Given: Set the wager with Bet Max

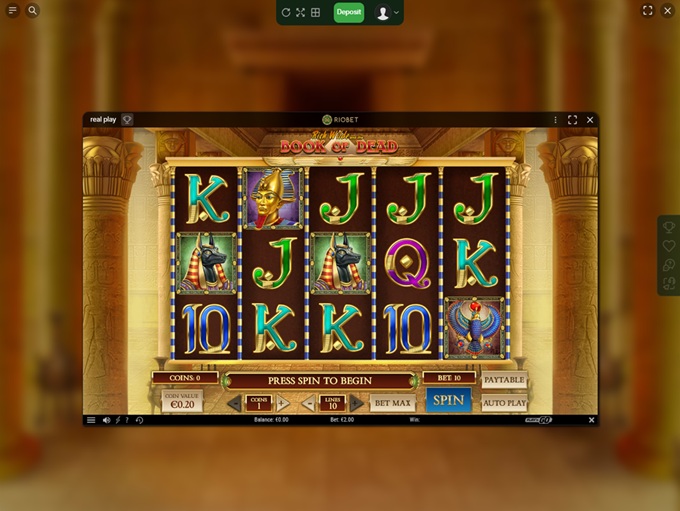Looking at the screenshot, I should 392,403.
